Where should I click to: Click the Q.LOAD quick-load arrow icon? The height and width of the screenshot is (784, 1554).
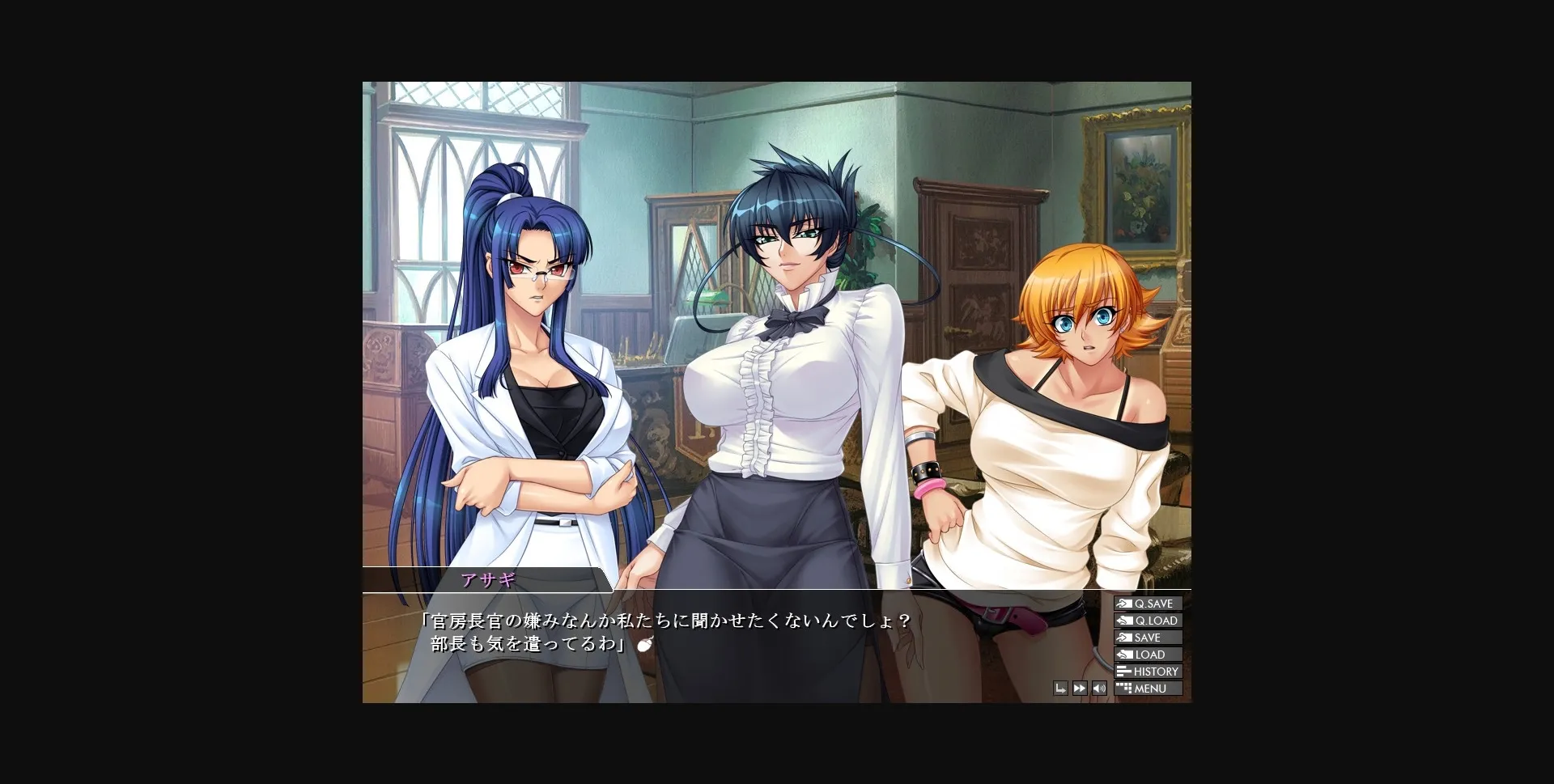tap(1124, 620)
